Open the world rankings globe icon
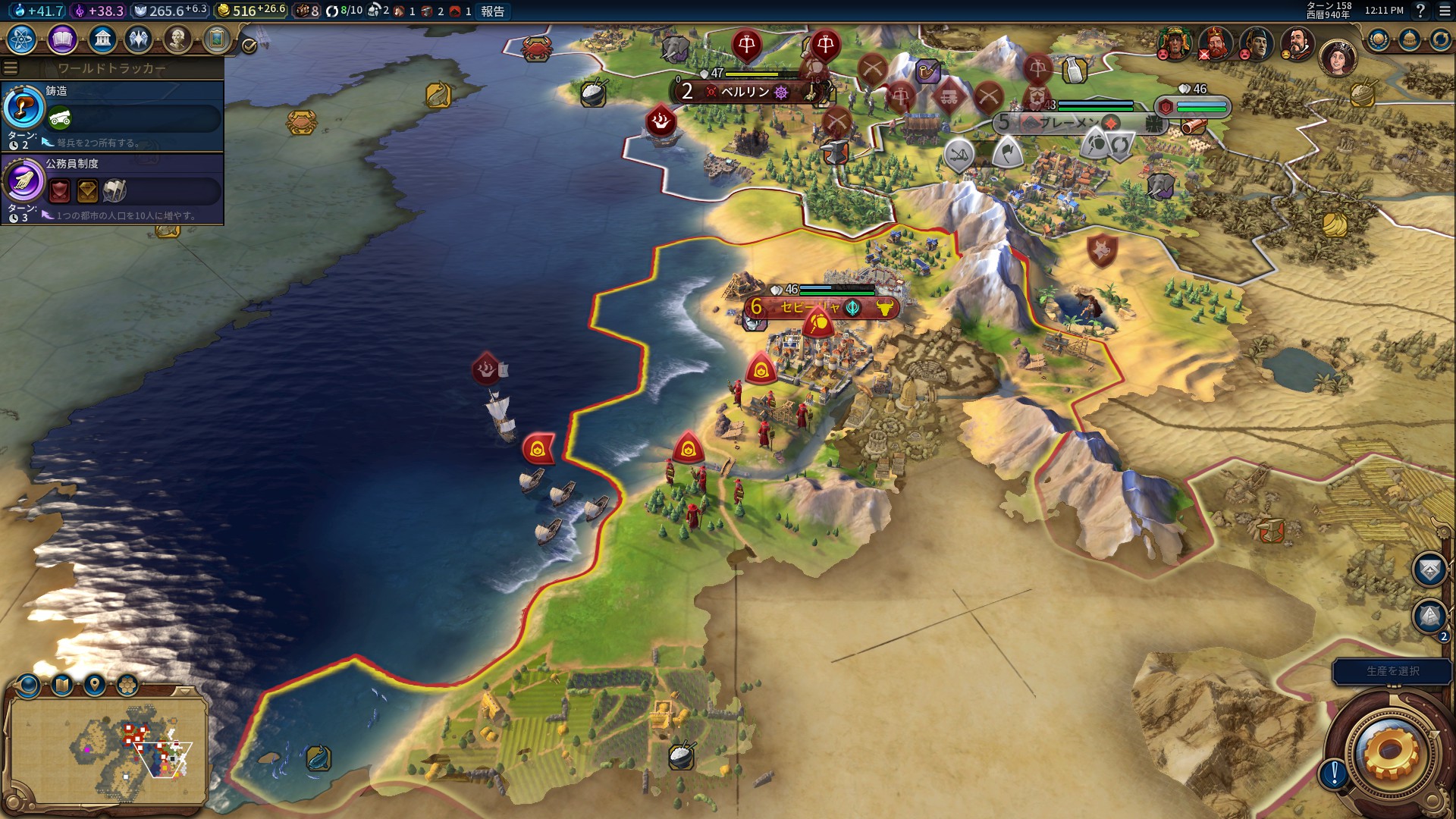1456x819 pixels. (x=1378, y=39)
